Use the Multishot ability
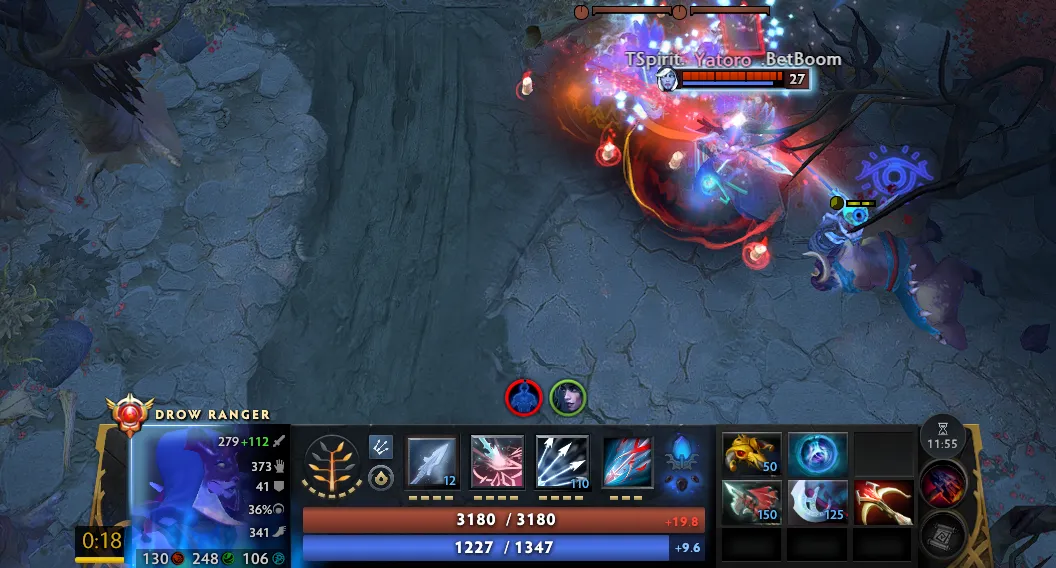The image size is (1056, 568). pos(562,462)
